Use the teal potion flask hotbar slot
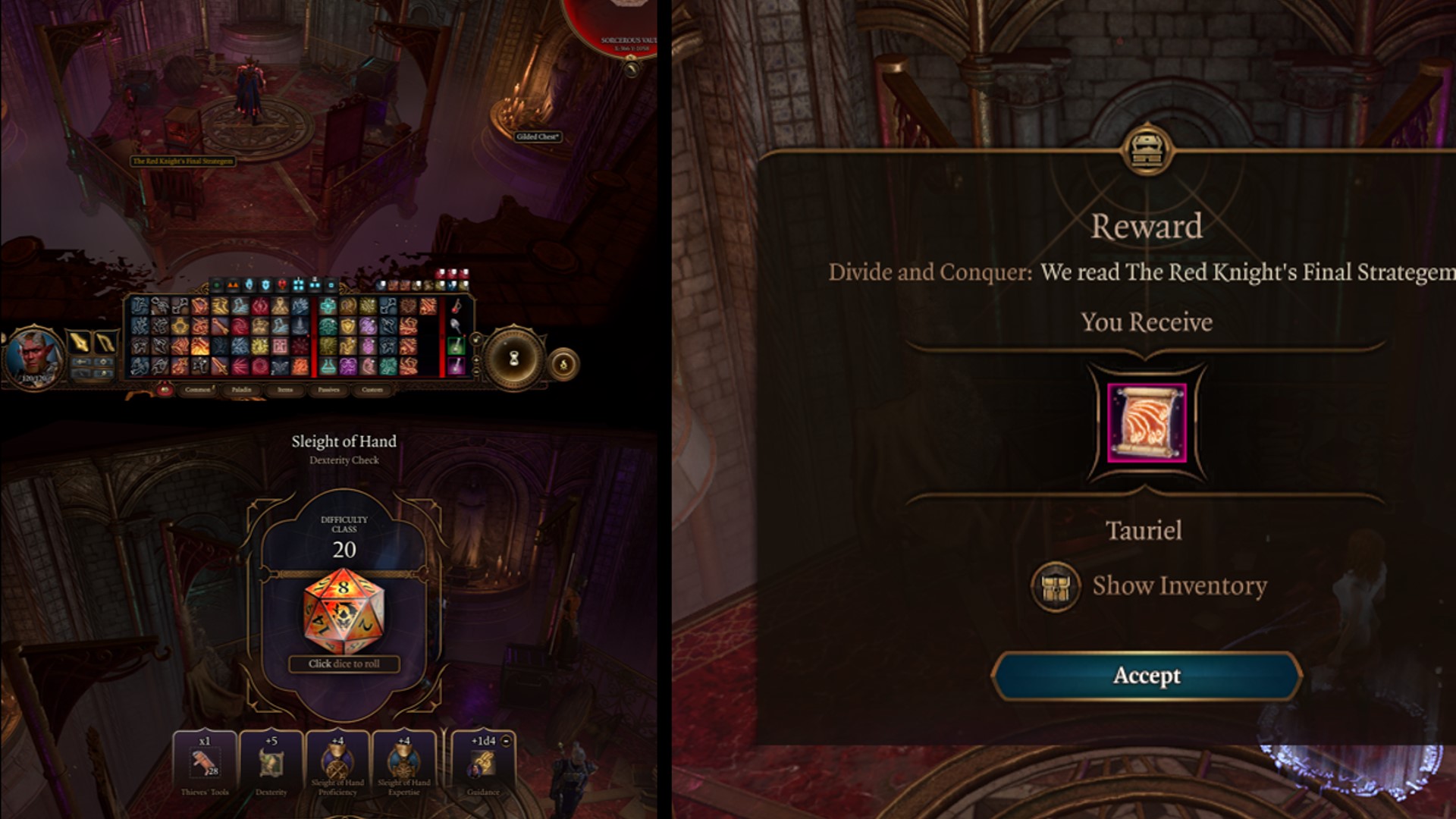The image size is (1456, 819). tap(328, 366)
